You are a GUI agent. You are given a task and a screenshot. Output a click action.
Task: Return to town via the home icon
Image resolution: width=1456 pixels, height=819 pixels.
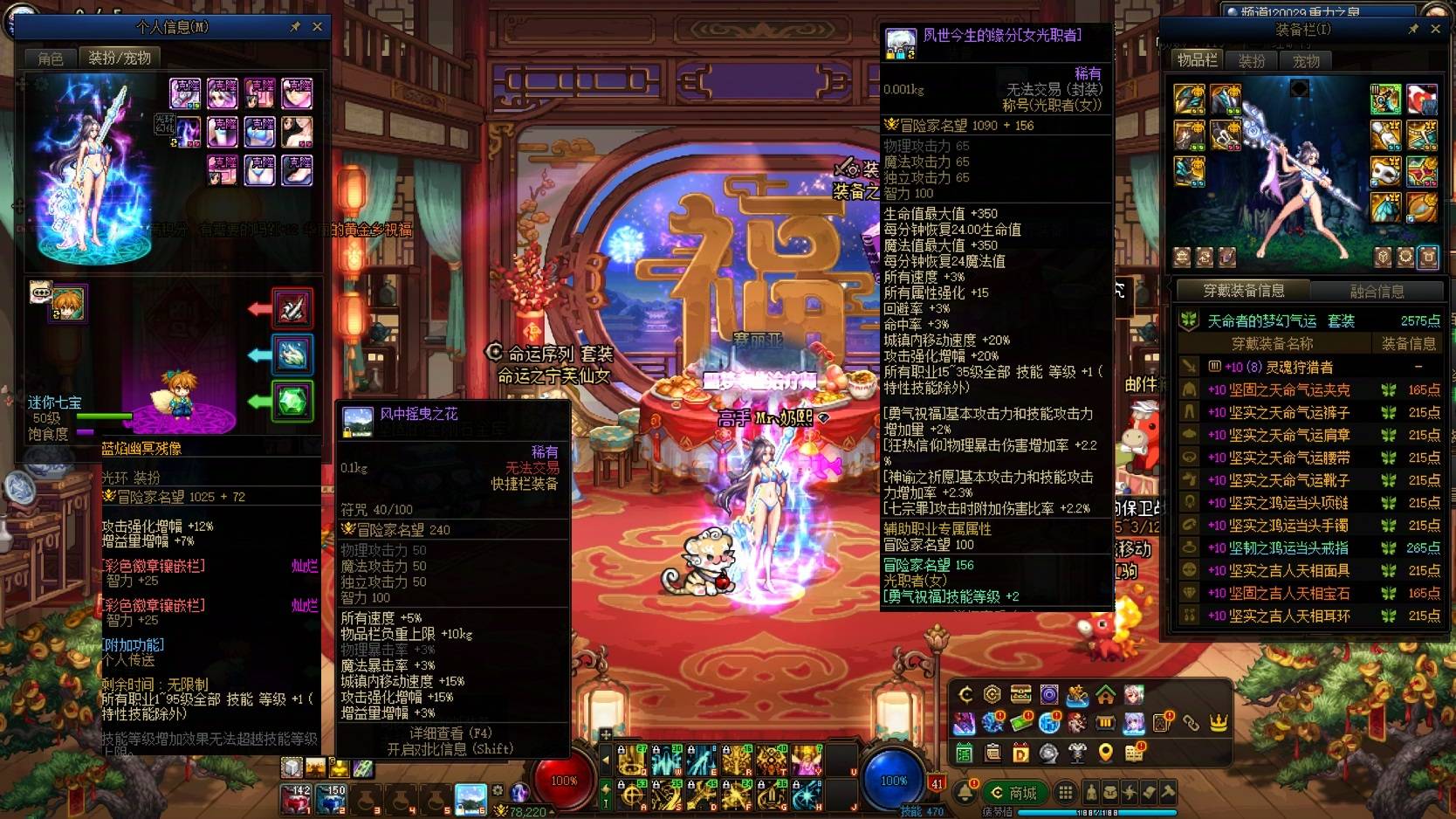[x=1105, y=696]
